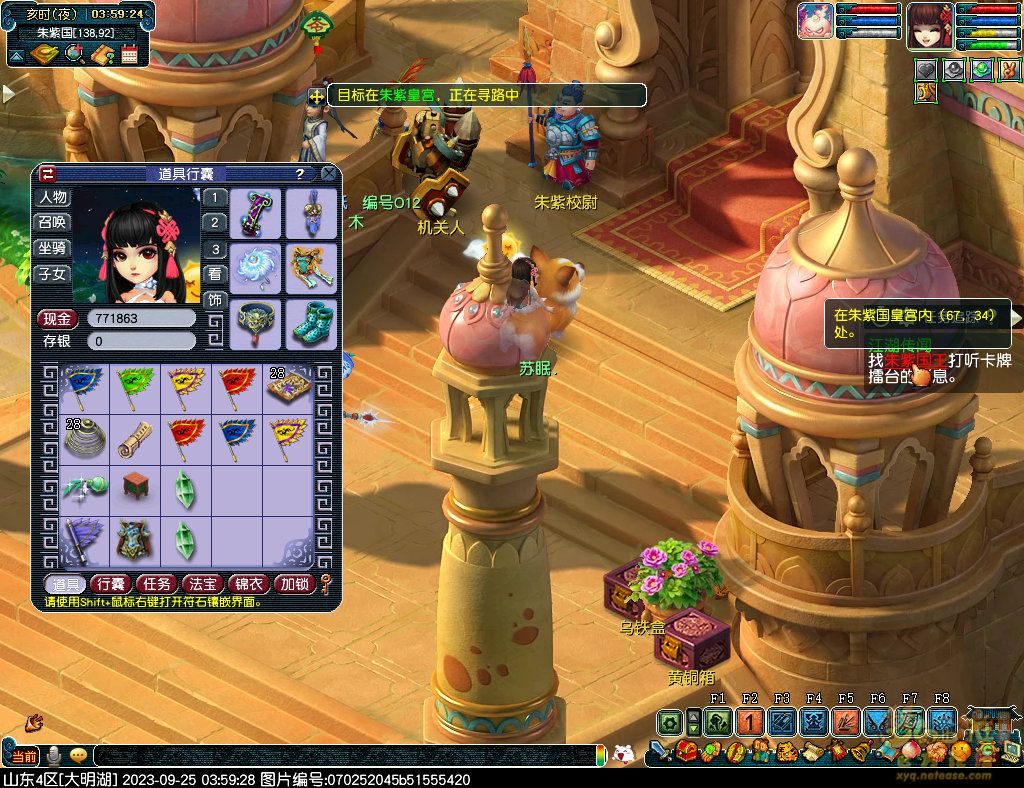The height and width of the screenshot is (788, 1024).
Task: Open the 坐骑 mount panel
Action: 53,248
